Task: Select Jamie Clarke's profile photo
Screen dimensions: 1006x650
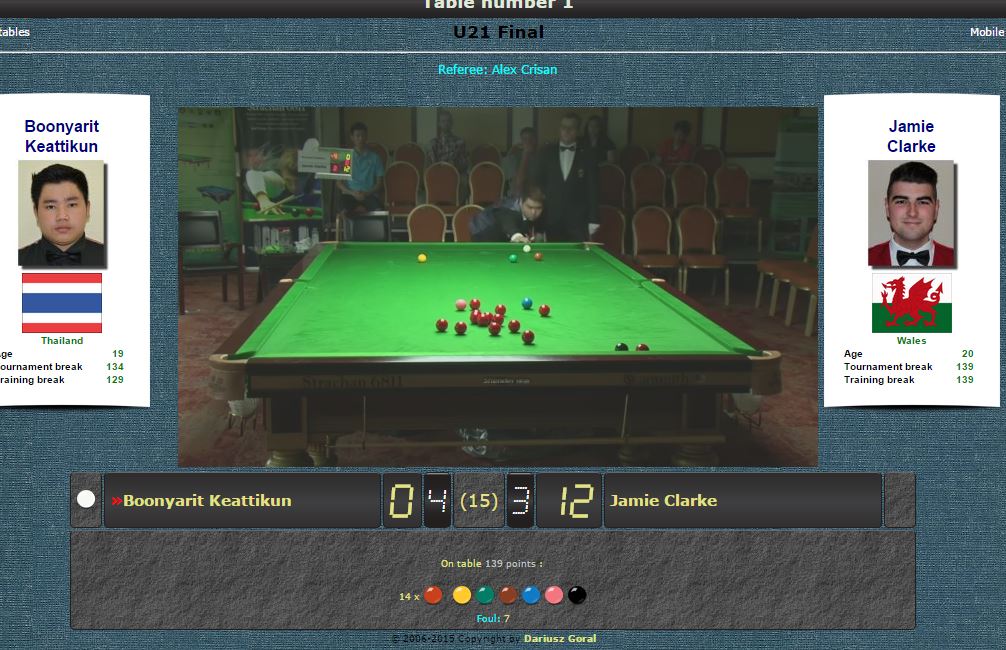Action: pos(911,214)
